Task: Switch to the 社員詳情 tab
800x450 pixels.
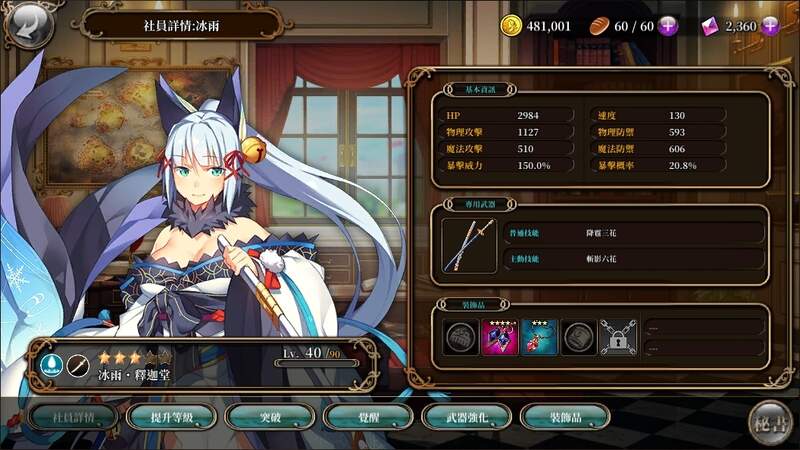Action: [x=68, y=417]
